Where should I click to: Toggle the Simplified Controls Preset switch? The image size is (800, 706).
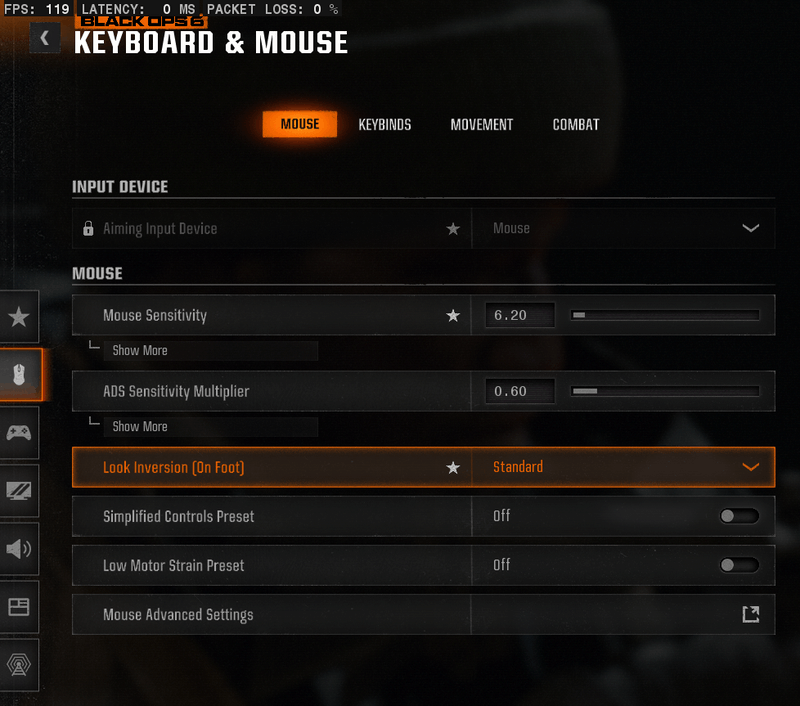point(739,516)
